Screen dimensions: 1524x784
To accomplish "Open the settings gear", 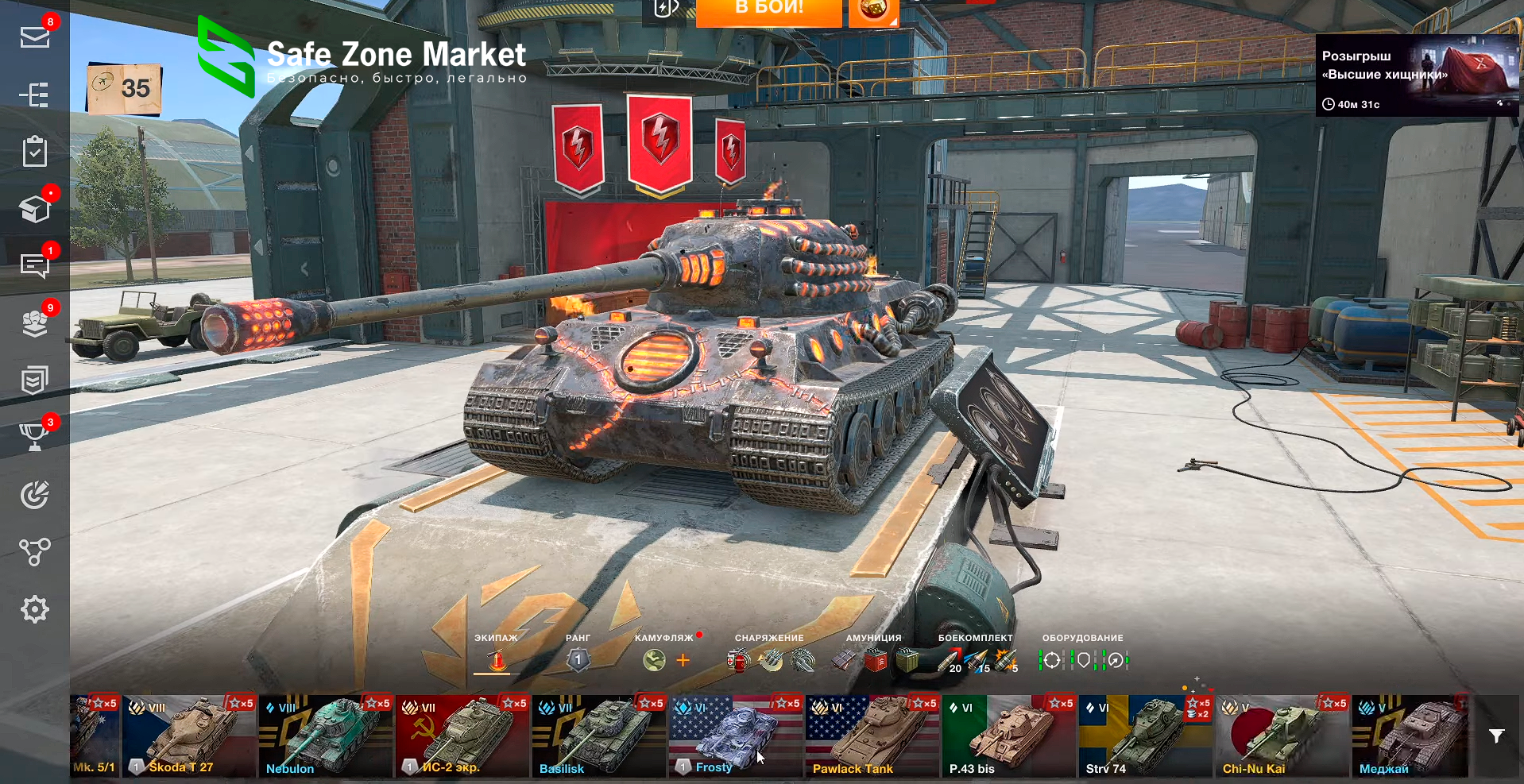I will click(x=35, y=609).
